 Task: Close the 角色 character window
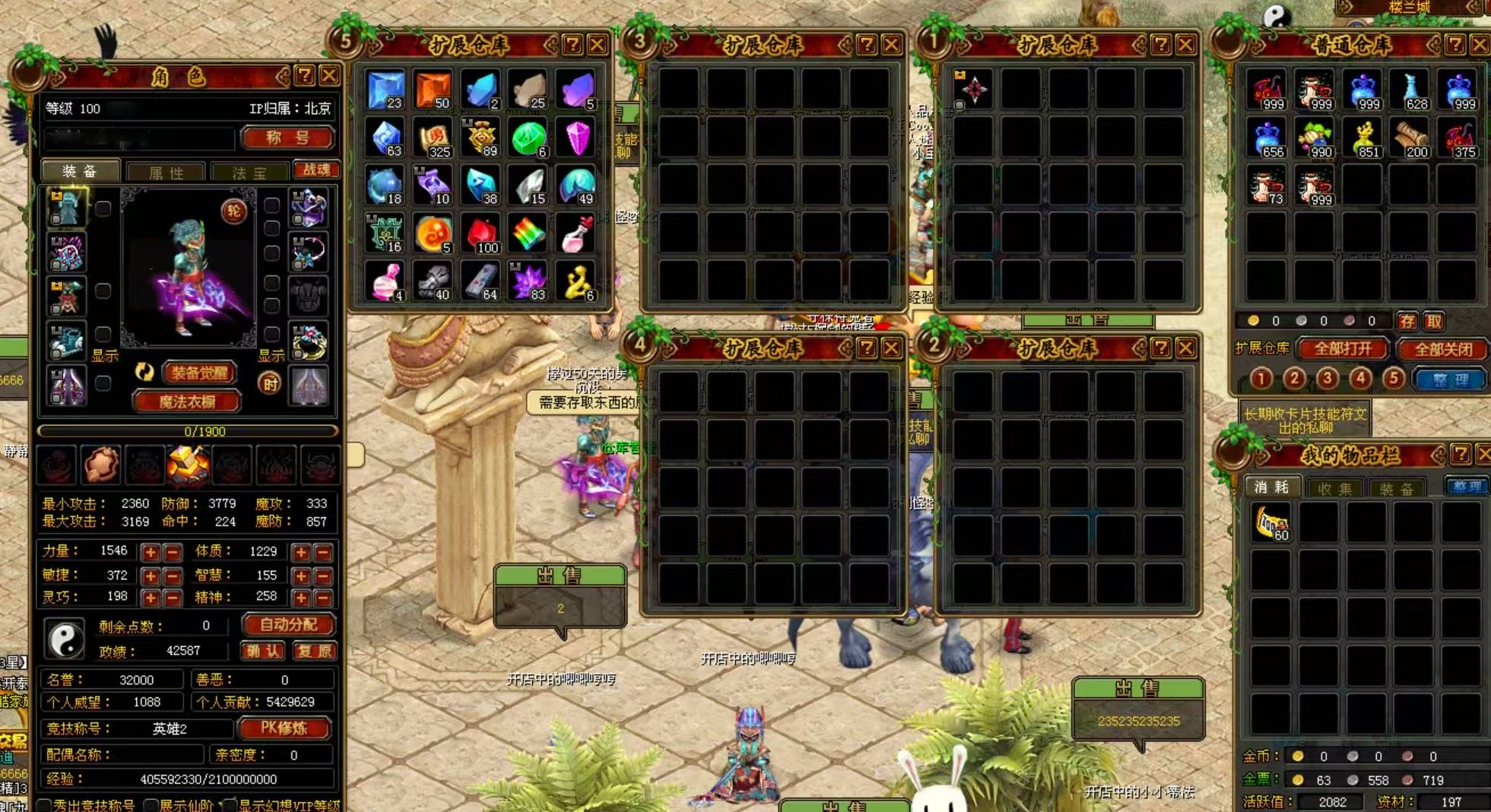tap(329, 75)
